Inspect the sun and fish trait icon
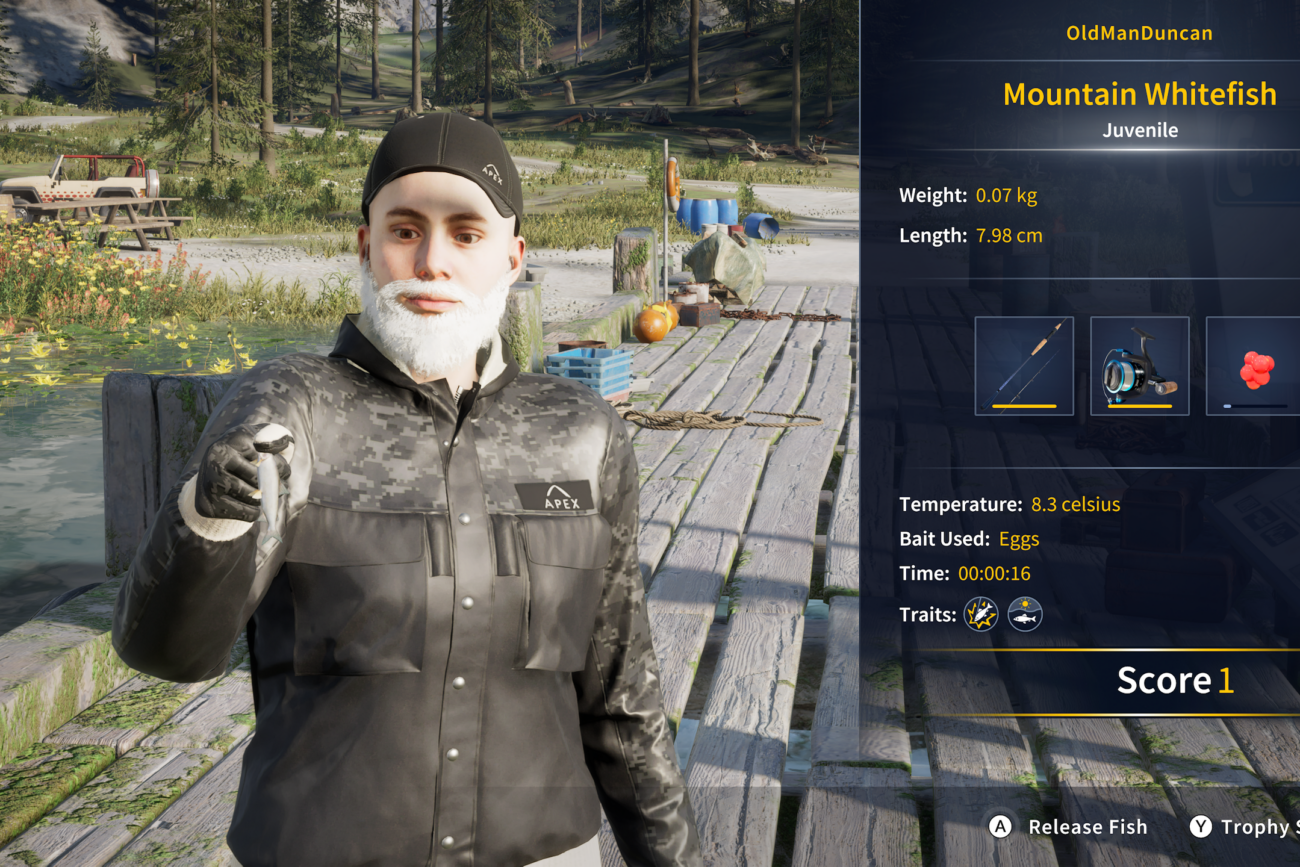This screenshot has width=1300, height=867. tap(1025, 614)
